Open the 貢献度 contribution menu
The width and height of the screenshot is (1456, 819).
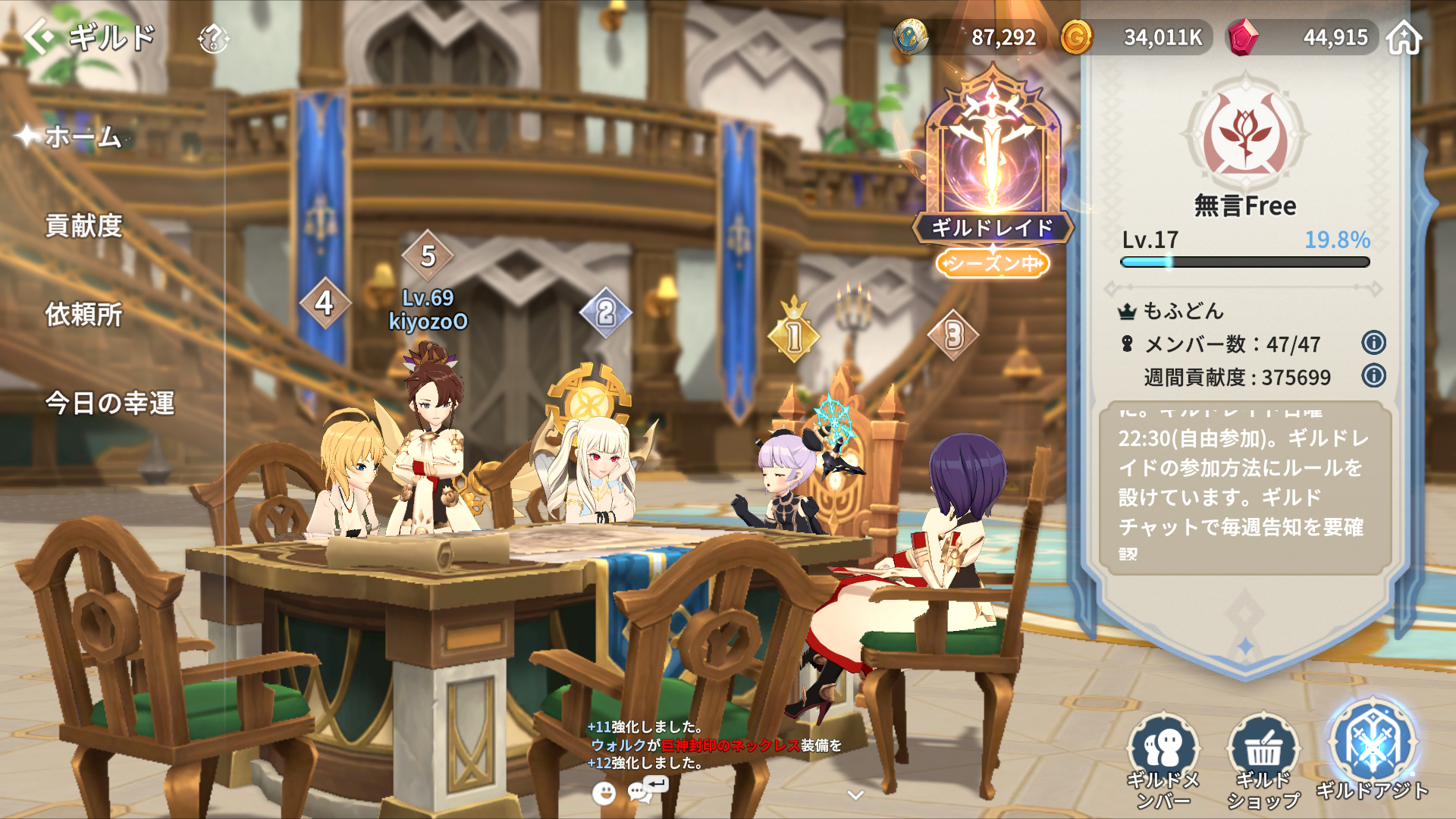[x=83, y=226]
